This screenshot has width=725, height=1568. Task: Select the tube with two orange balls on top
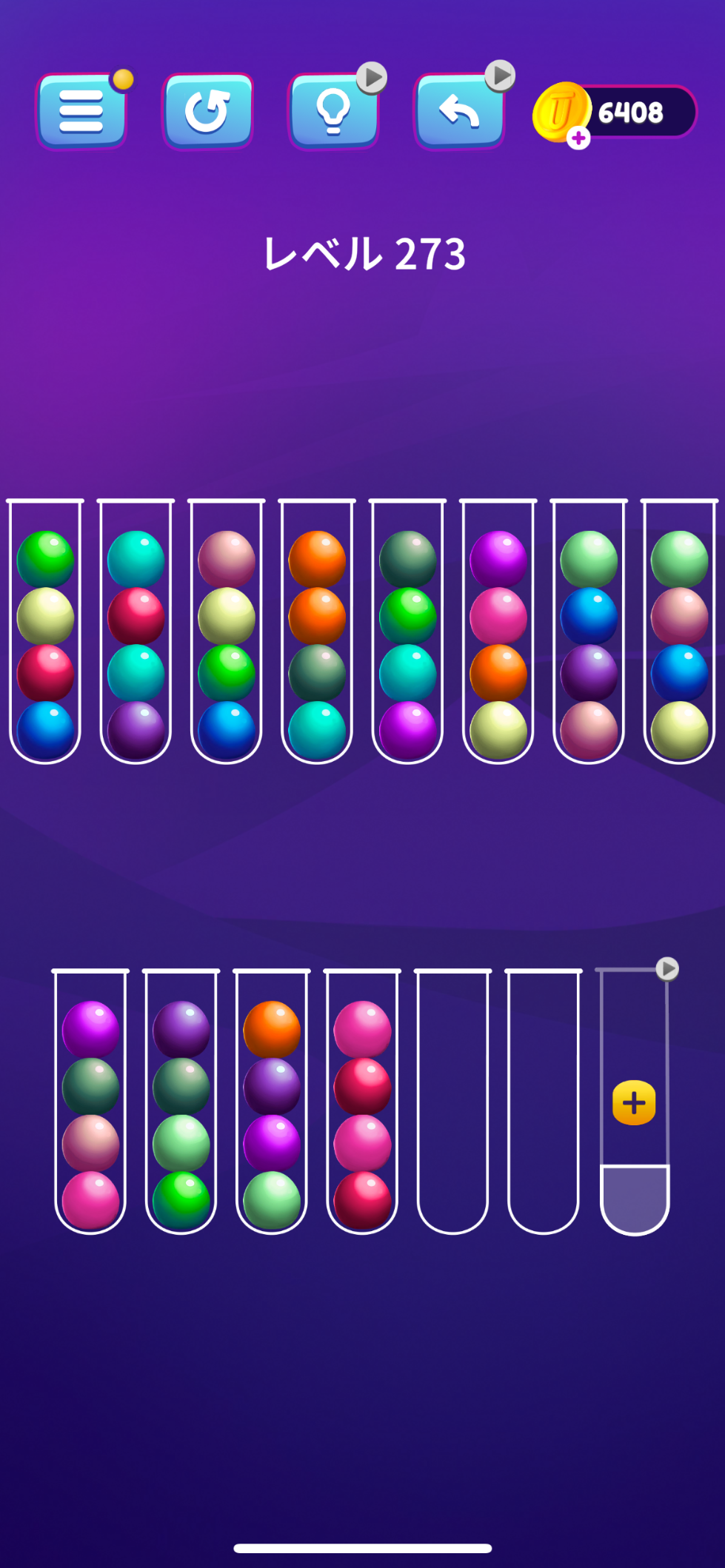317,629
